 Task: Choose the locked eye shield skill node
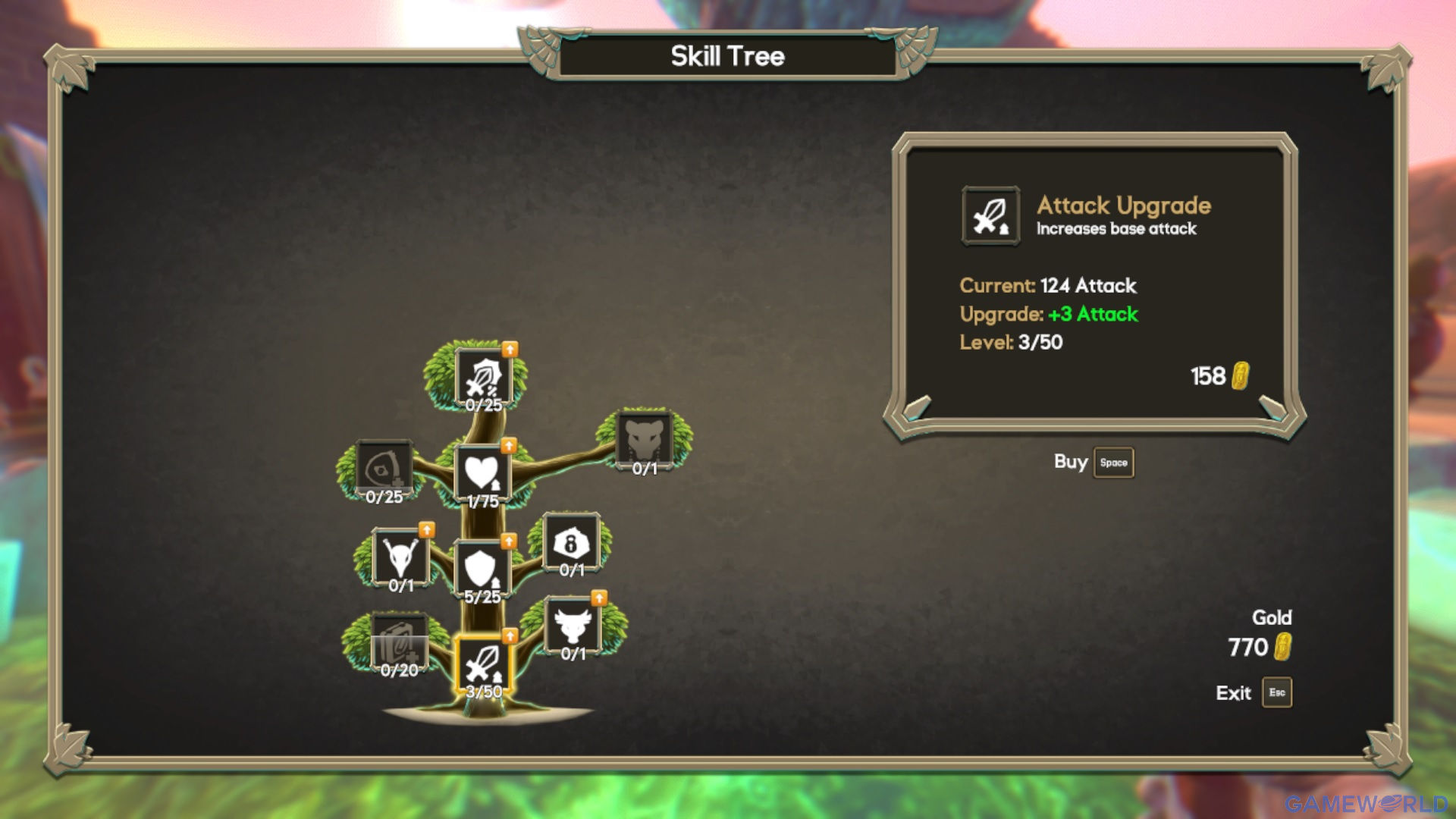click(x=384, y=468)
